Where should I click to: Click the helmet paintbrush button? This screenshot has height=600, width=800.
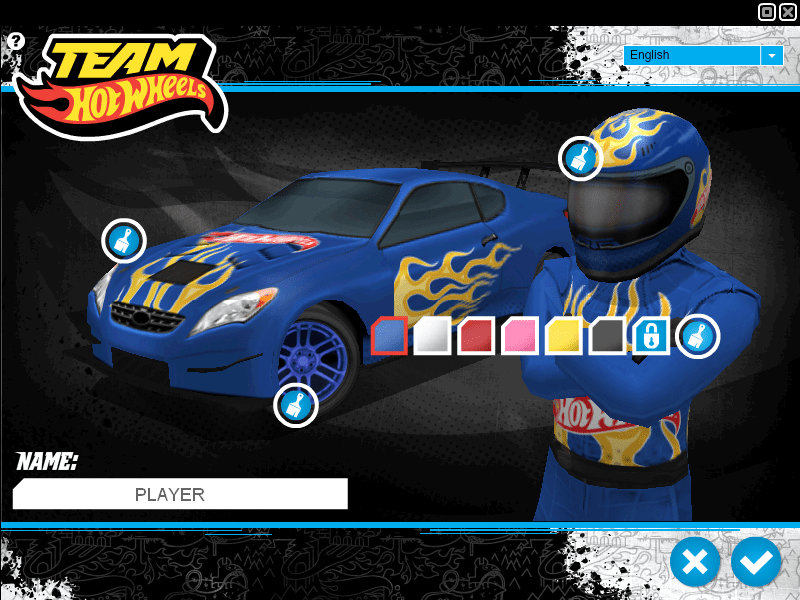coord(580,158)
